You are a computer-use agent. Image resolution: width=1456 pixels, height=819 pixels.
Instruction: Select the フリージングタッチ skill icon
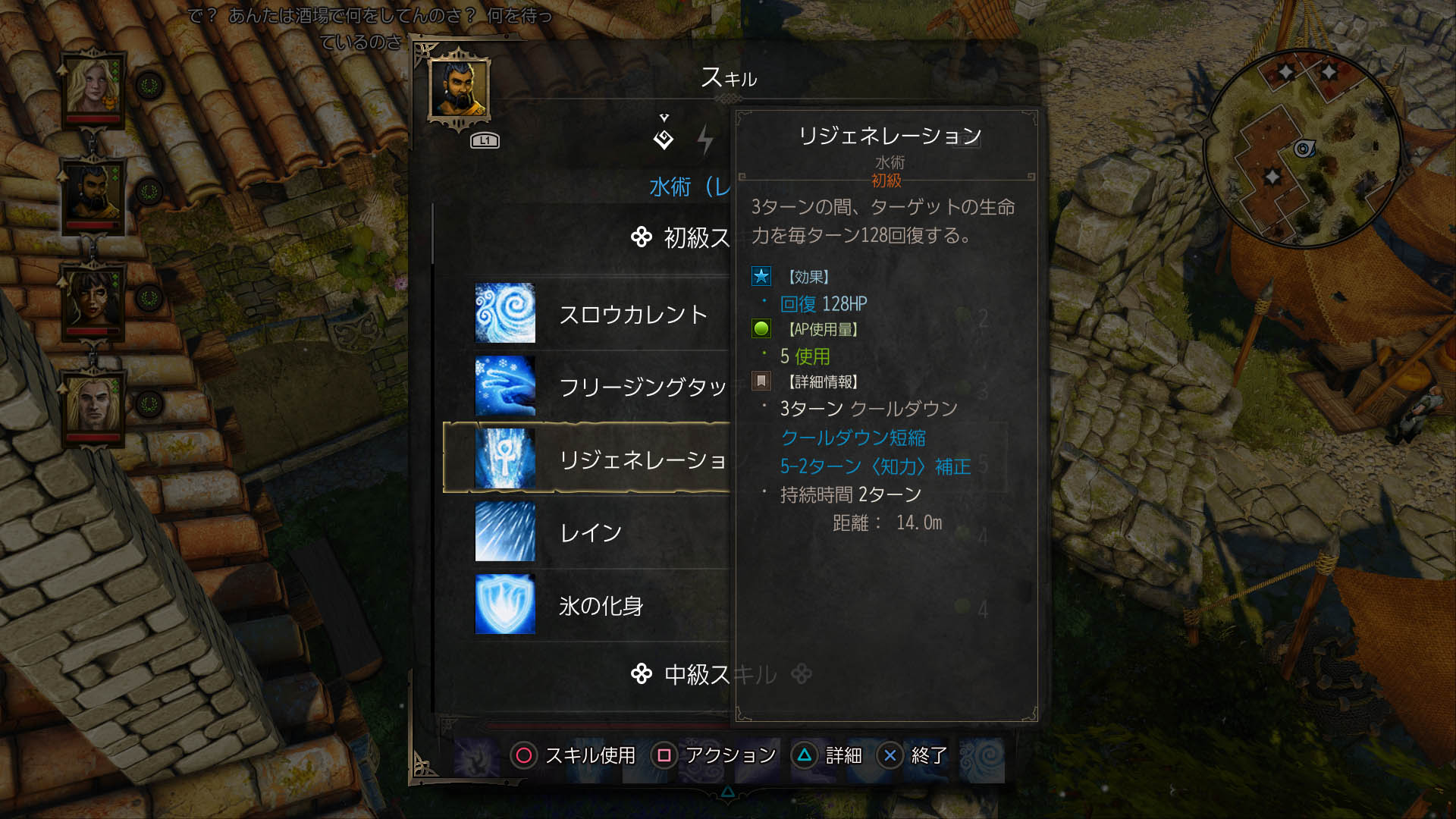[505, 386]
